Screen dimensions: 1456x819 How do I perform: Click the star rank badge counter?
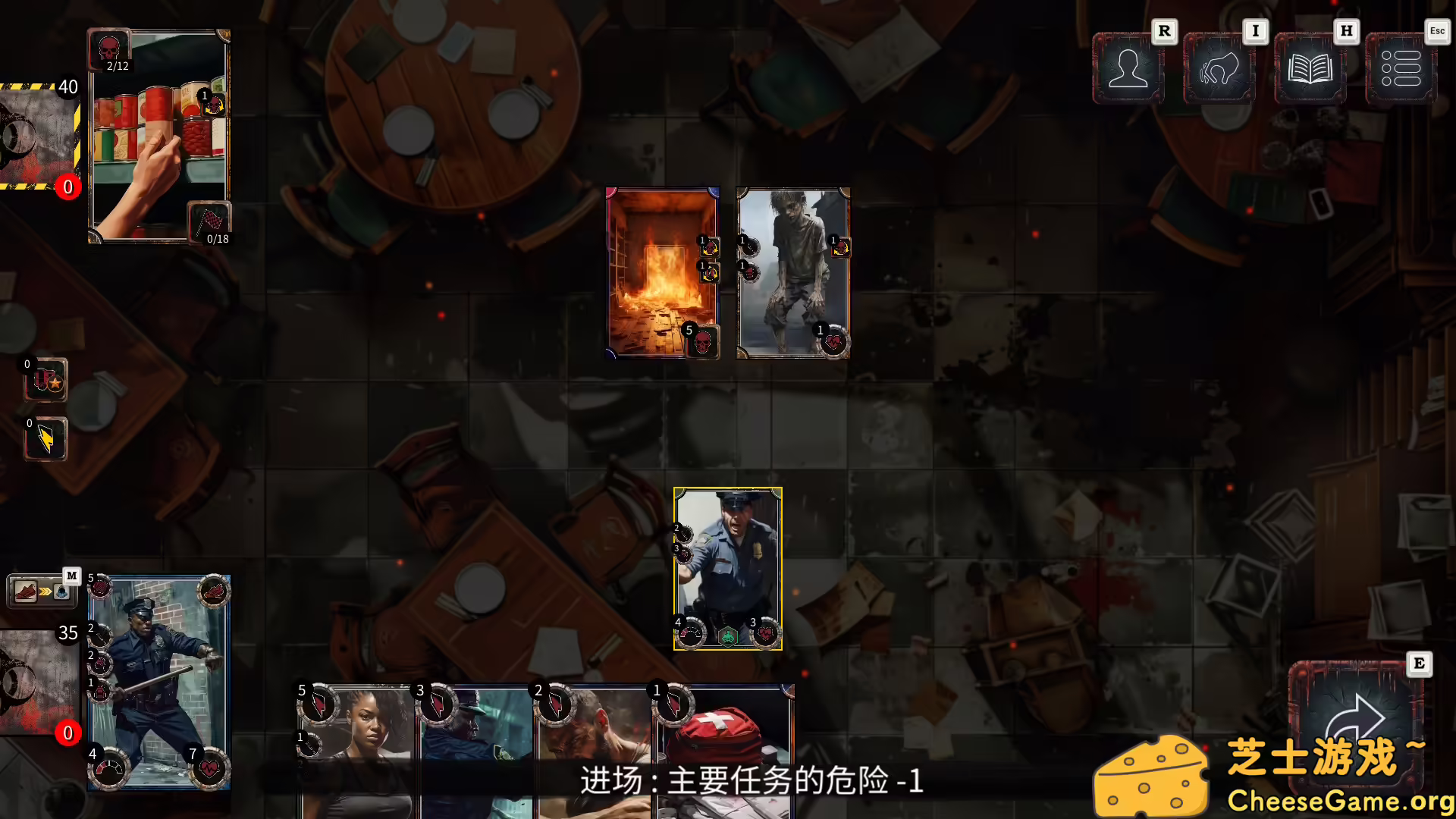[45, 379]
